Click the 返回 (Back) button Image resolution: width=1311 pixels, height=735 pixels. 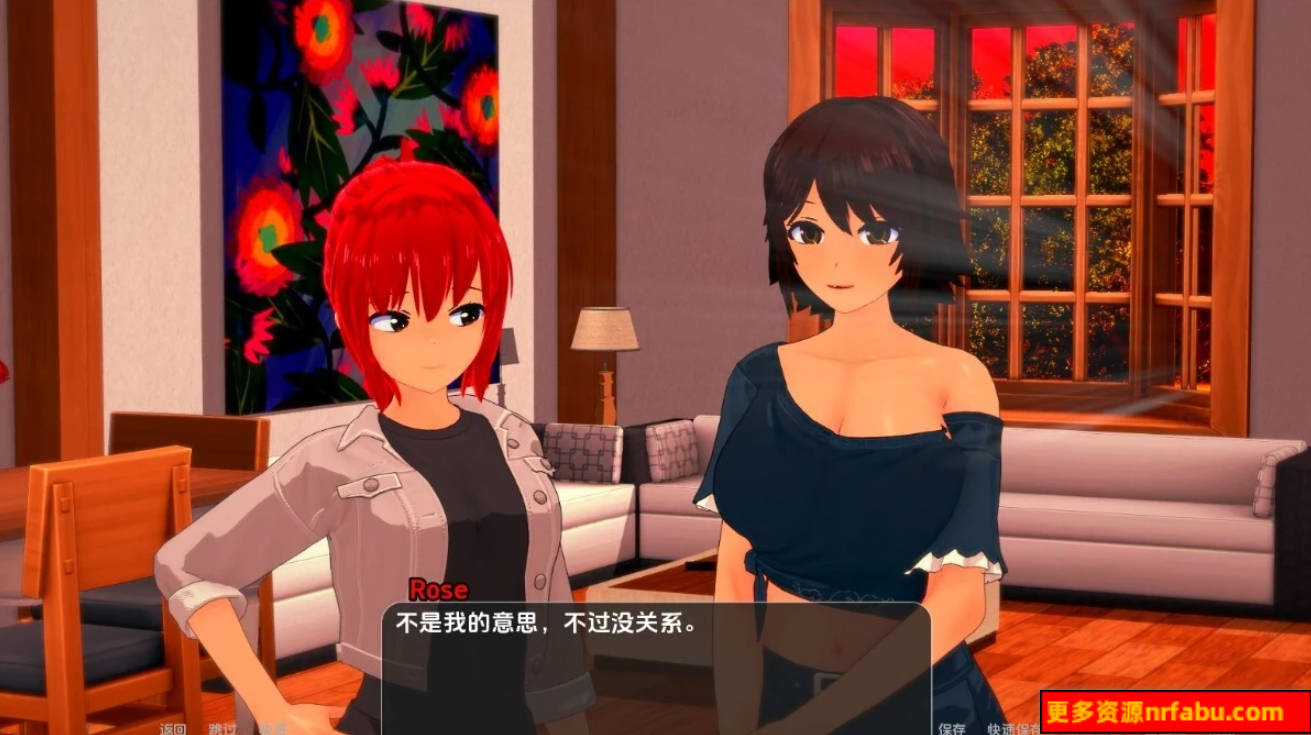(x=172, y=727)
